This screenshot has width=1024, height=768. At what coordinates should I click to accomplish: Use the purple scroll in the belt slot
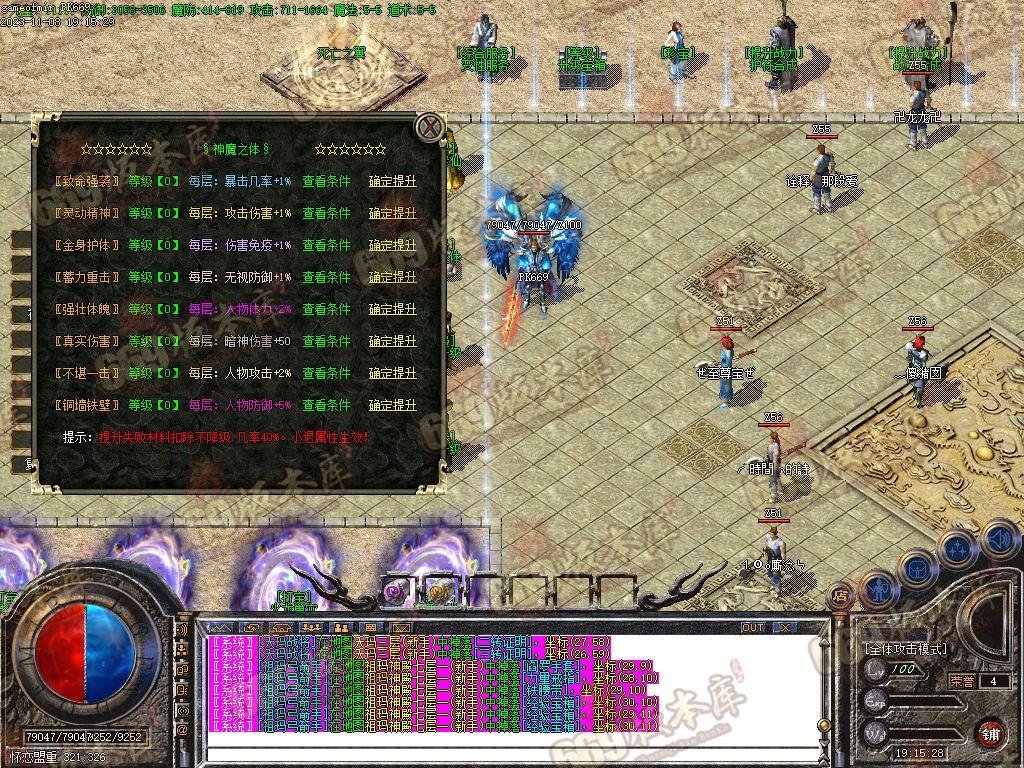pos(394,591)
